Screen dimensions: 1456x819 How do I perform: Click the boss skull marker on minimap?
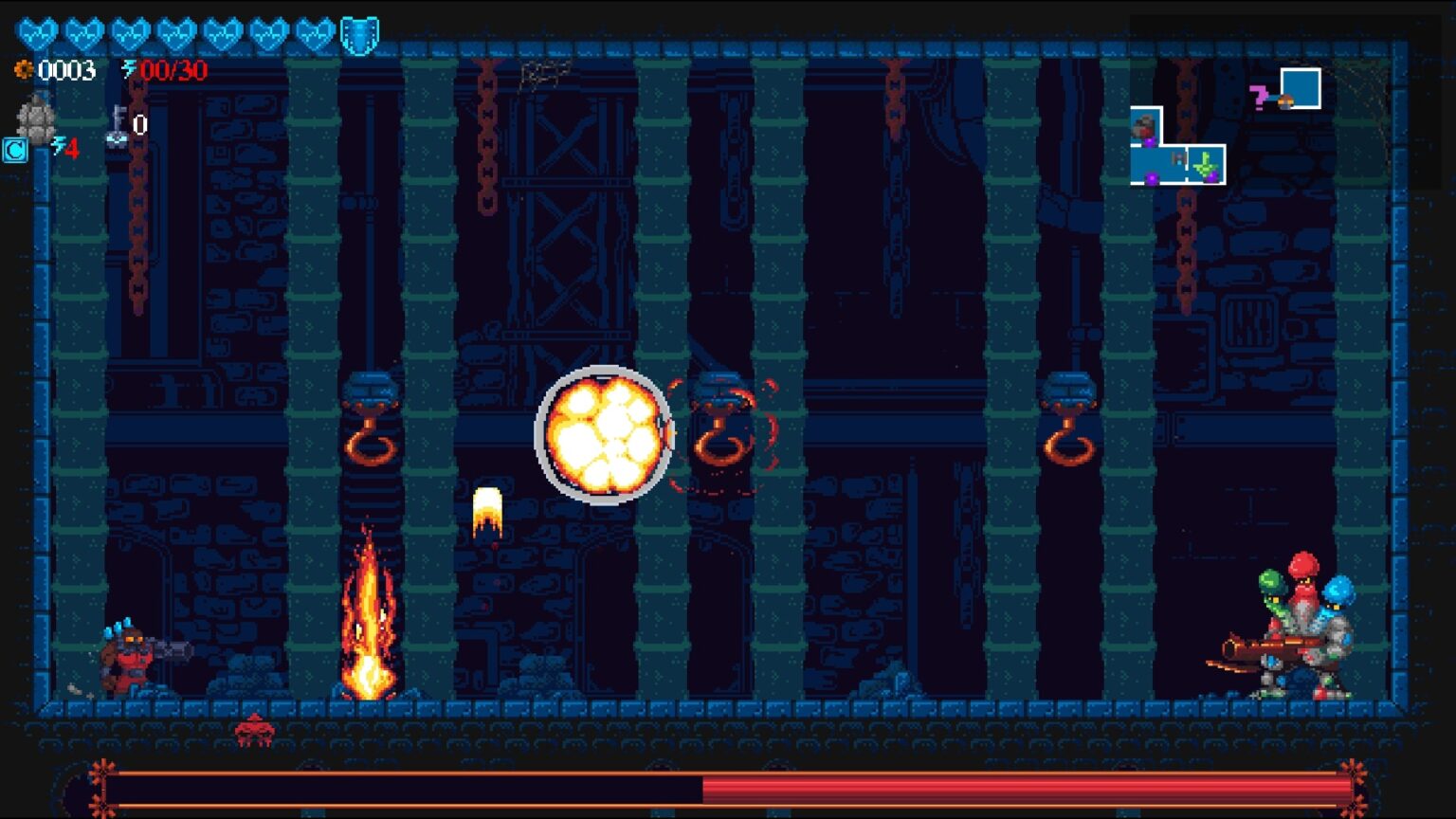(x=1145, y=126)
